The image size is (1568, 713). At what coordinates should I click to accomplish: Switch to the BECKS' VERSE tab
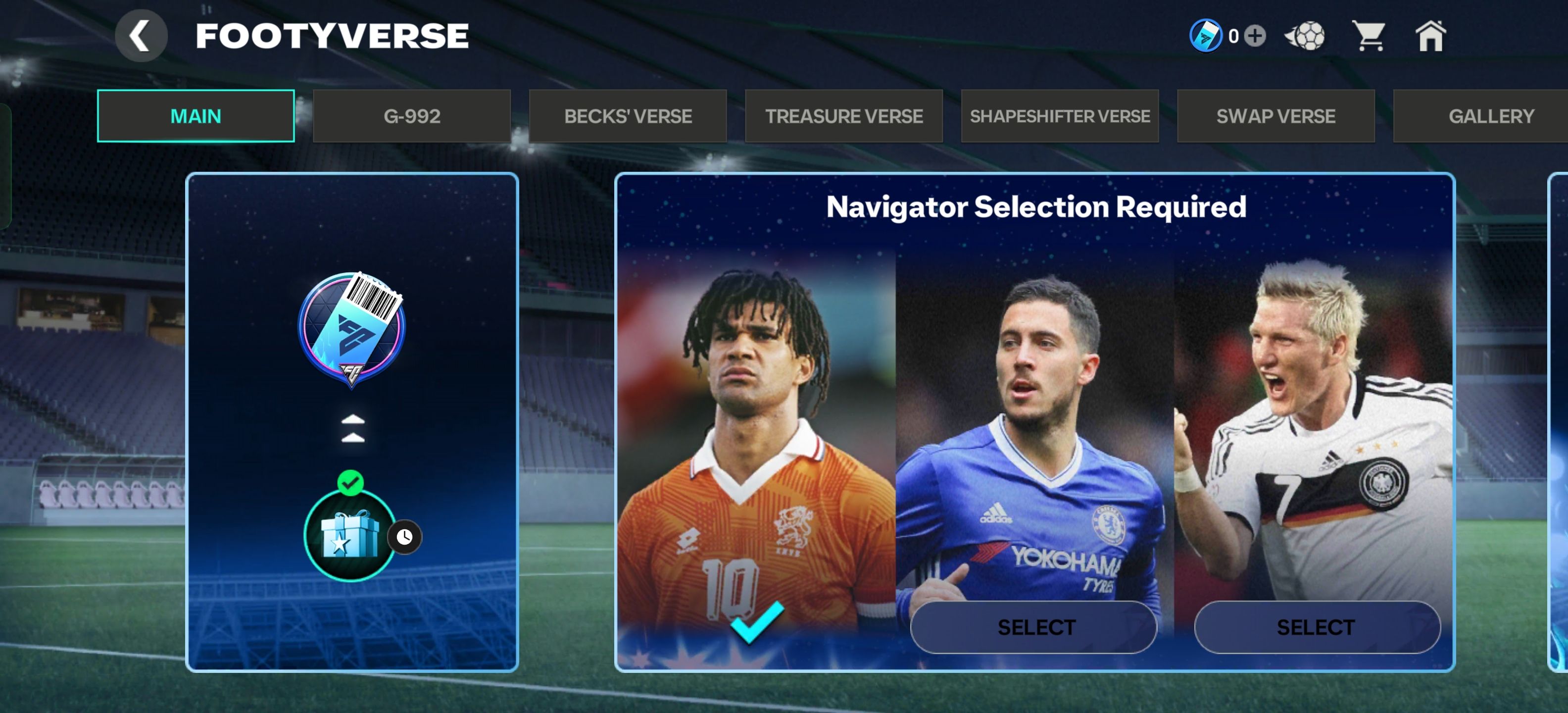coord(628,116)
